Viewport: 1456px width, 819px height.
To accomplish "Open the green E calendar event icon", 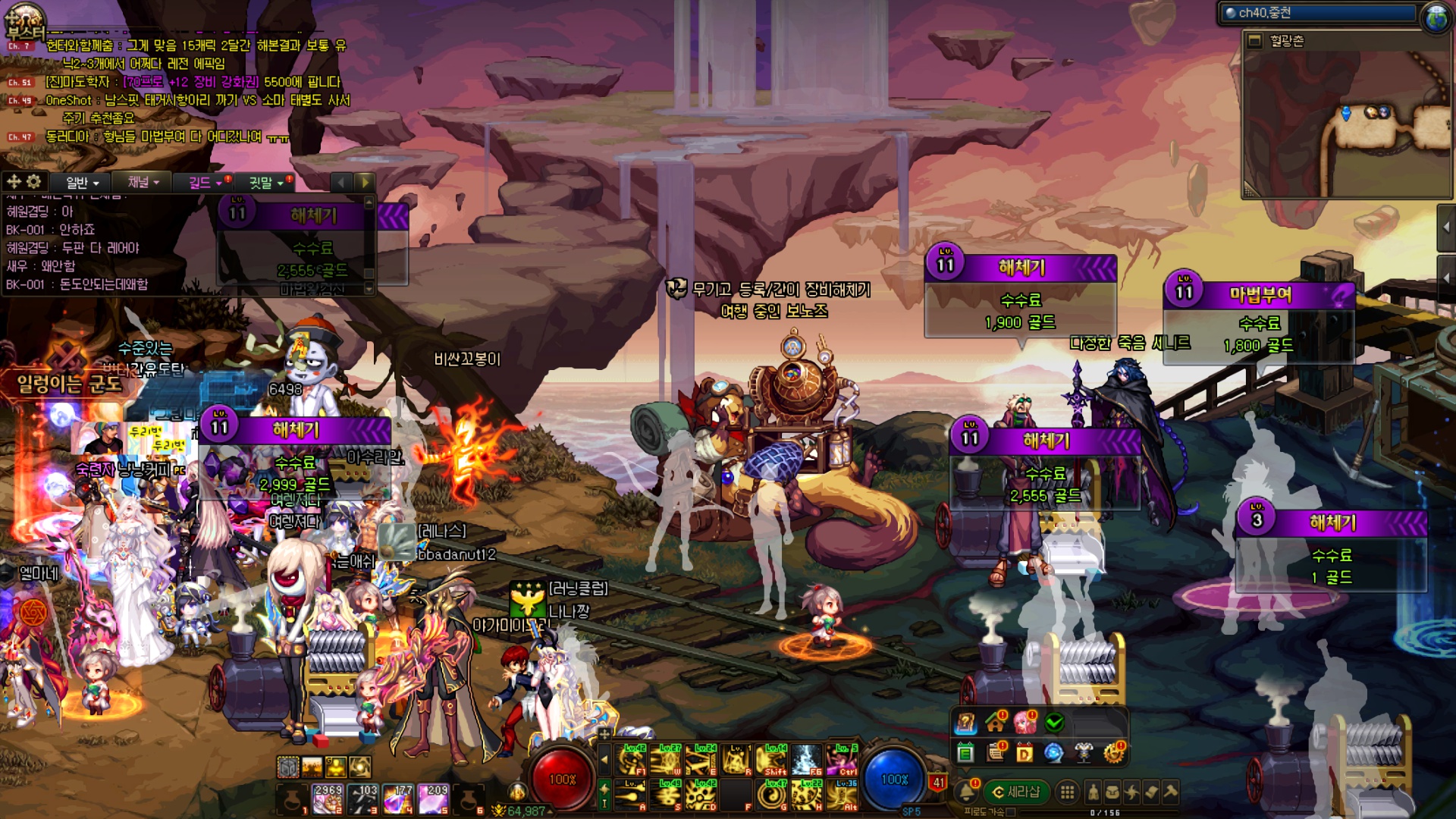I will tap(965, 753).
